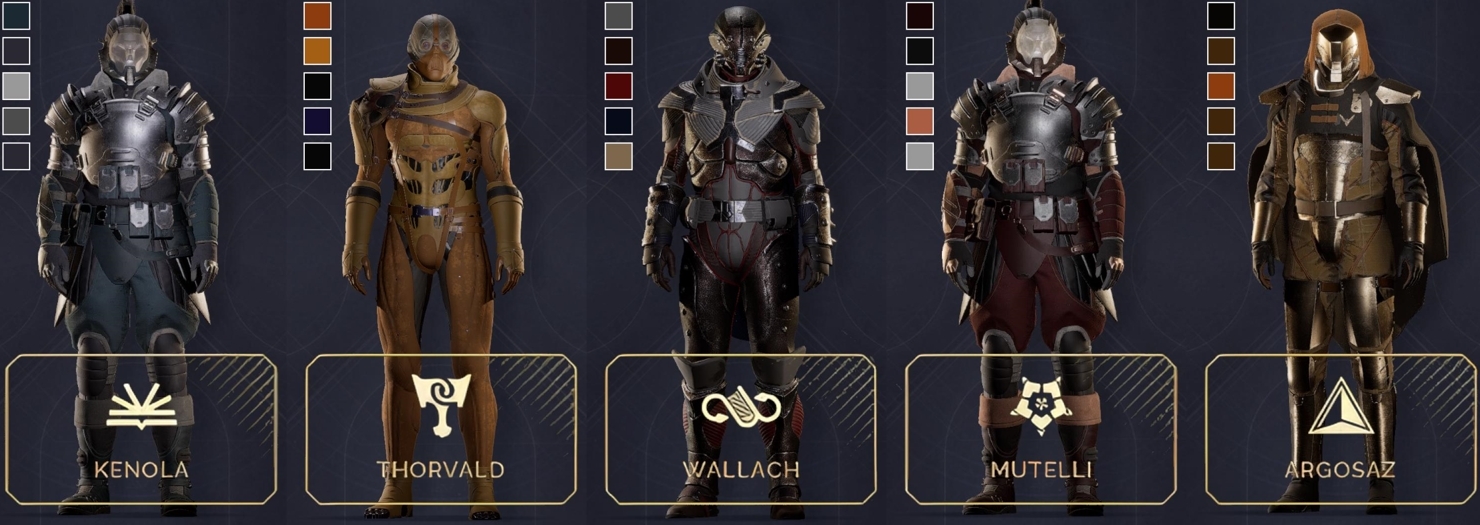Image resolution: width=1480 pixels, height=525 pixels.
Task: Select the Kenola house card
Action: click(x=141, y=429)
